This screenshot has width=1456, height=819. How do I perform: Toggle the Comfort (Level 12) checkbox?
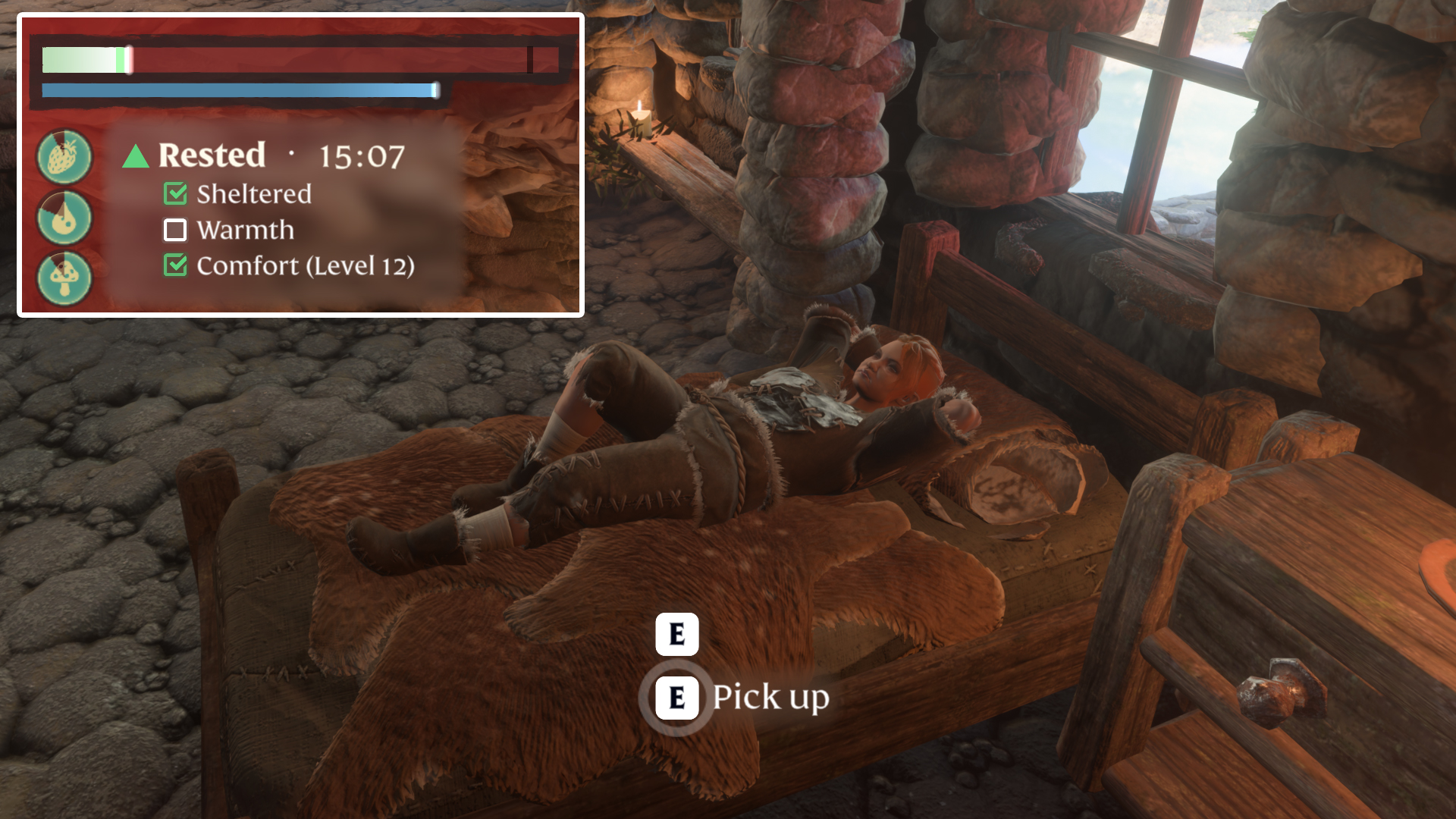point(175,266)
